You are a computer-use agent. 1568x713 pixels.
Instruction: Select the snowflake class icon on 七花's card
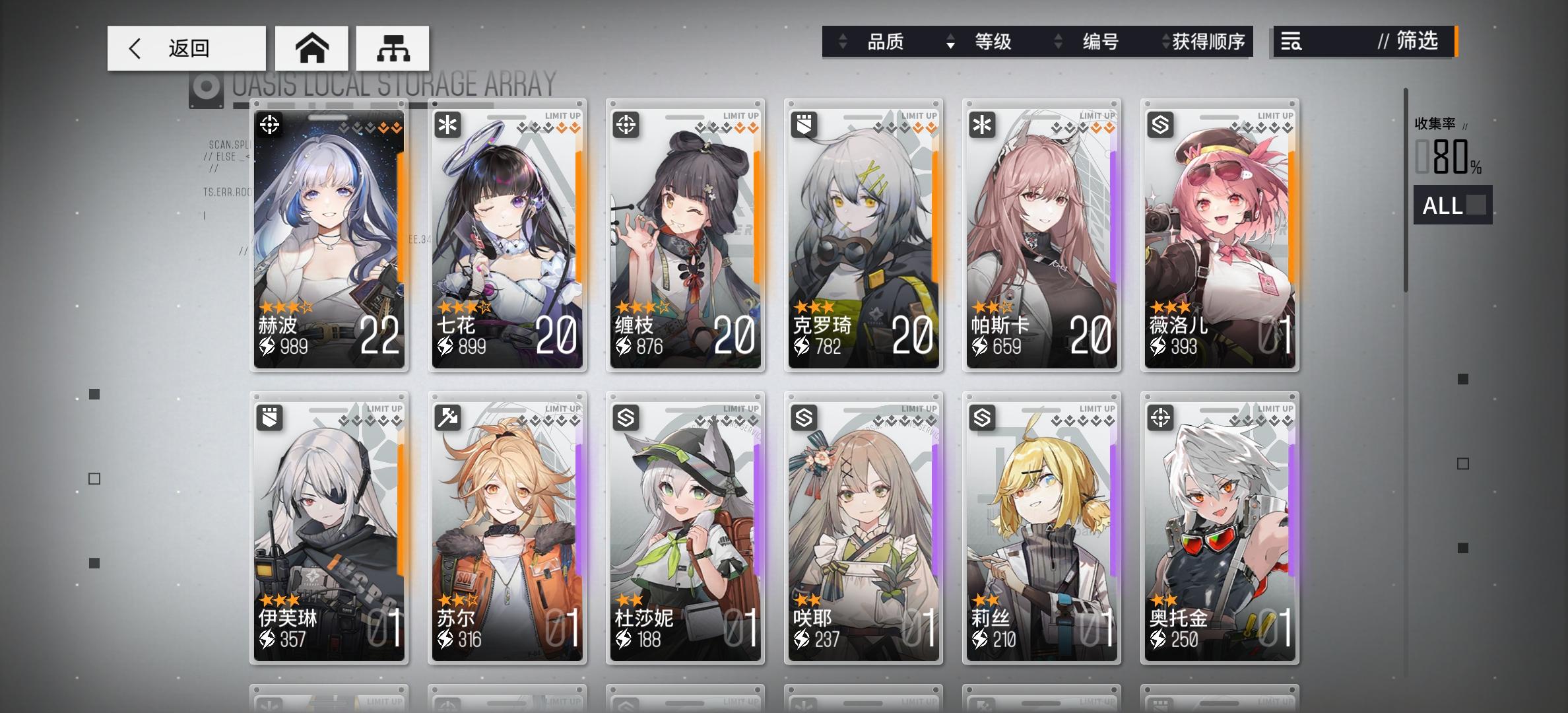pos(449,123)
